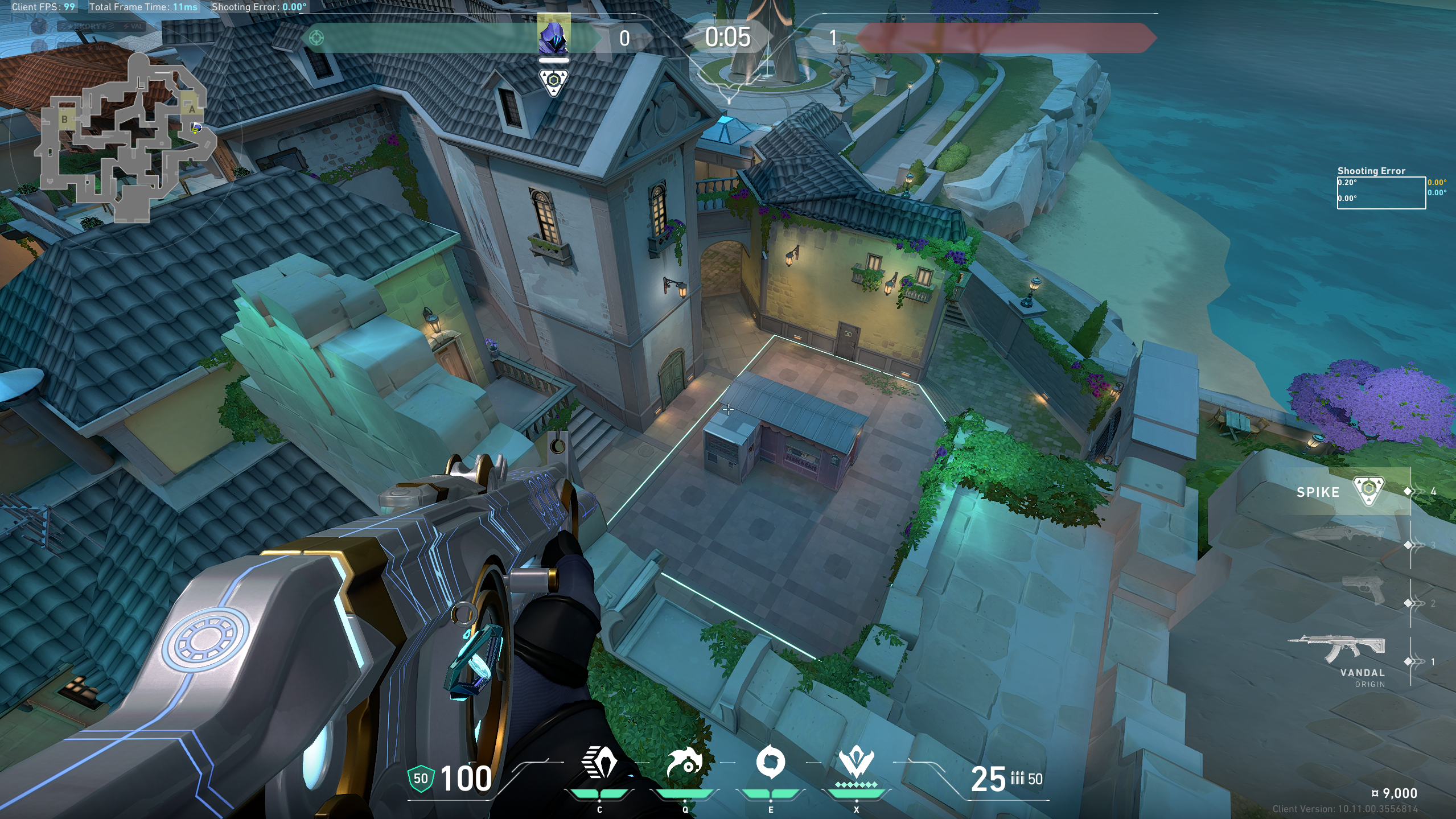Viewport: 1456px width, 819px height.
Task: Select the B site marker on minimap
Action: 65,119
